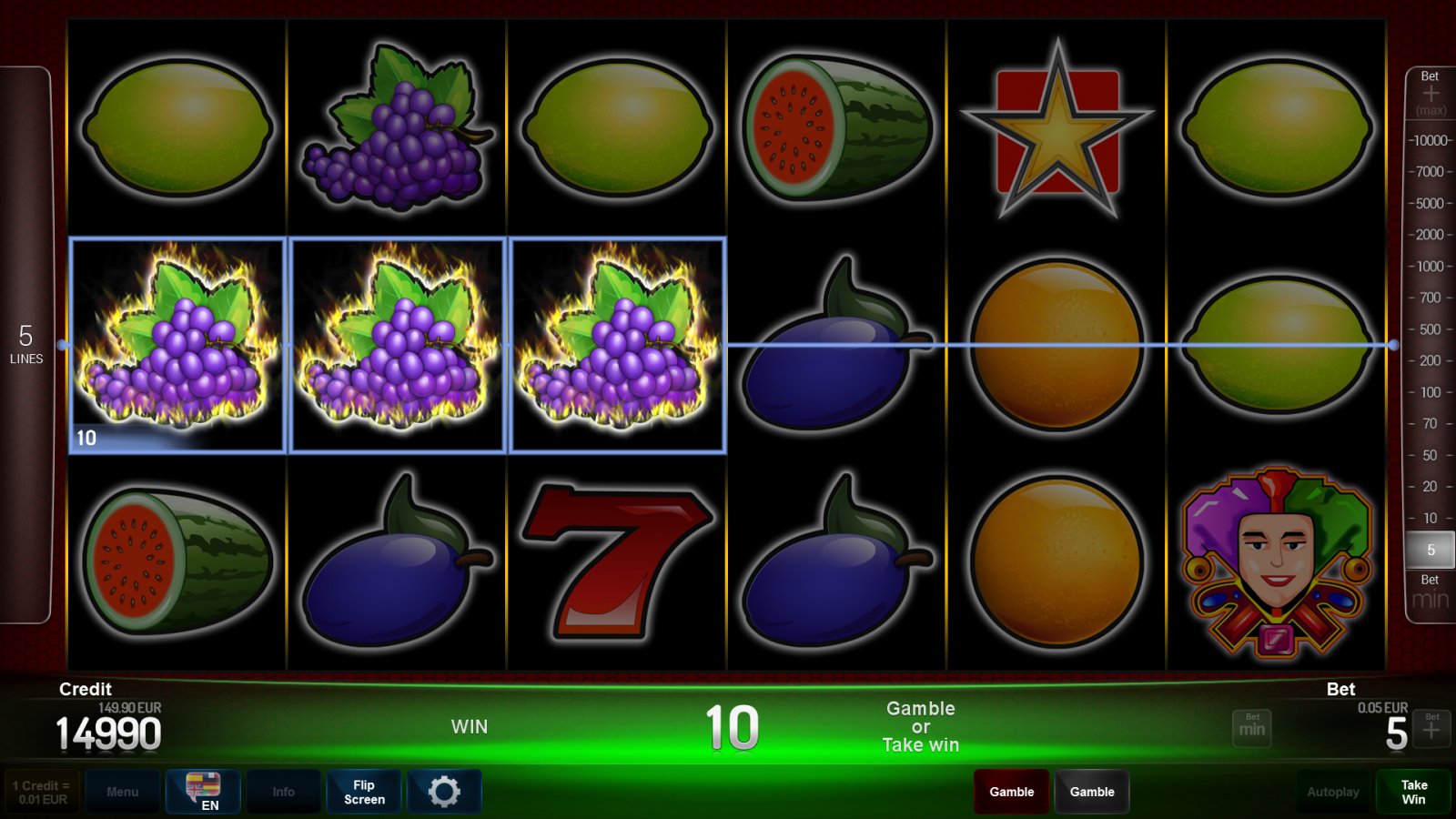
Task: Toggle Flip Screen orientation
Action: coord(363,791)
